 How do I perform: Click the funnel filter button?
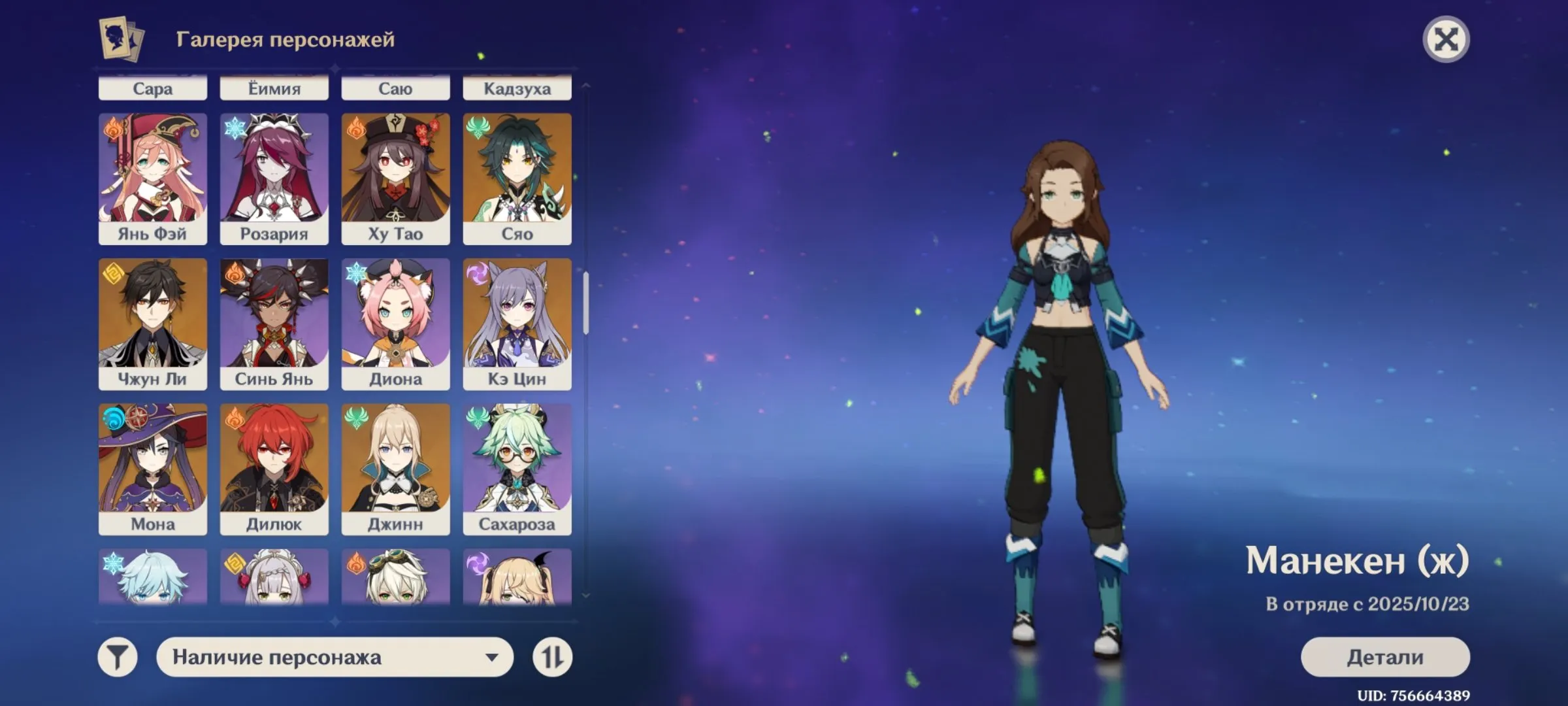click(x=118, y=657)
